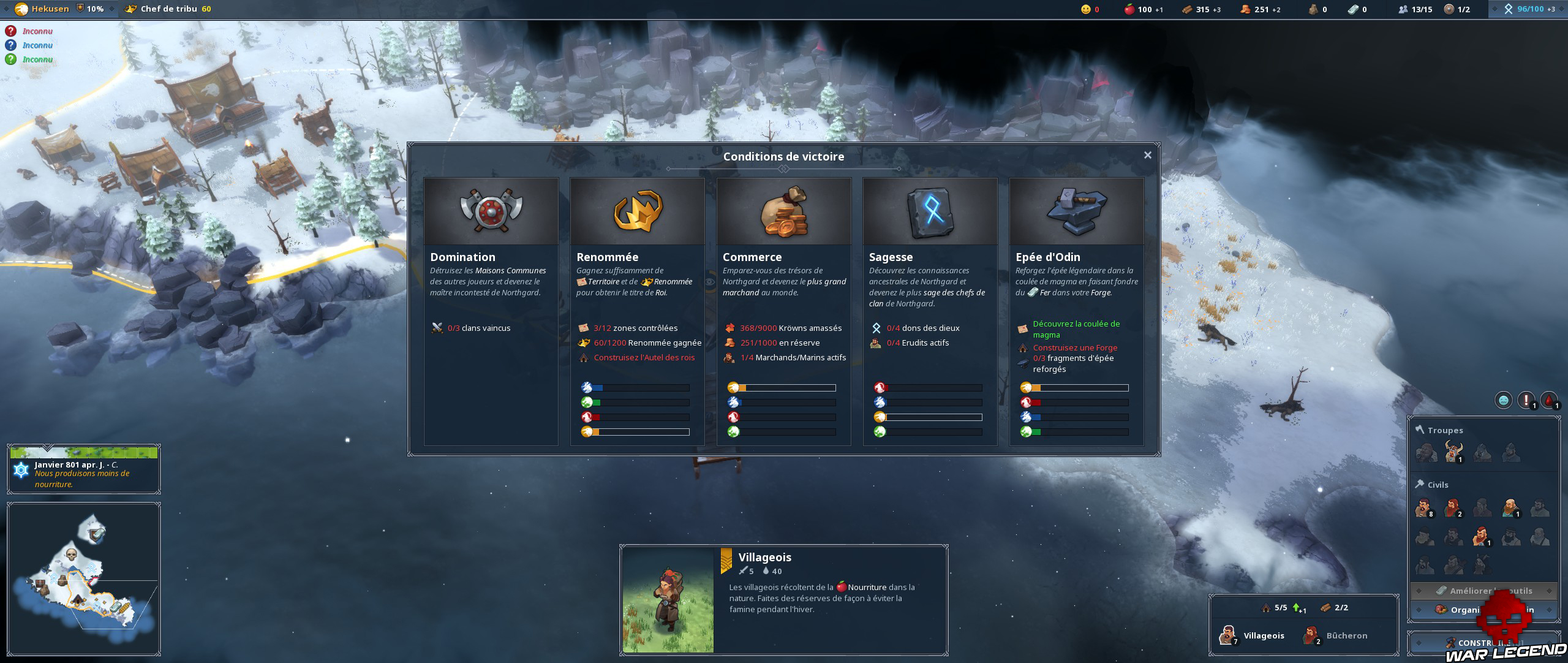Select the Domination victory axe icon

tap(490, 211)
